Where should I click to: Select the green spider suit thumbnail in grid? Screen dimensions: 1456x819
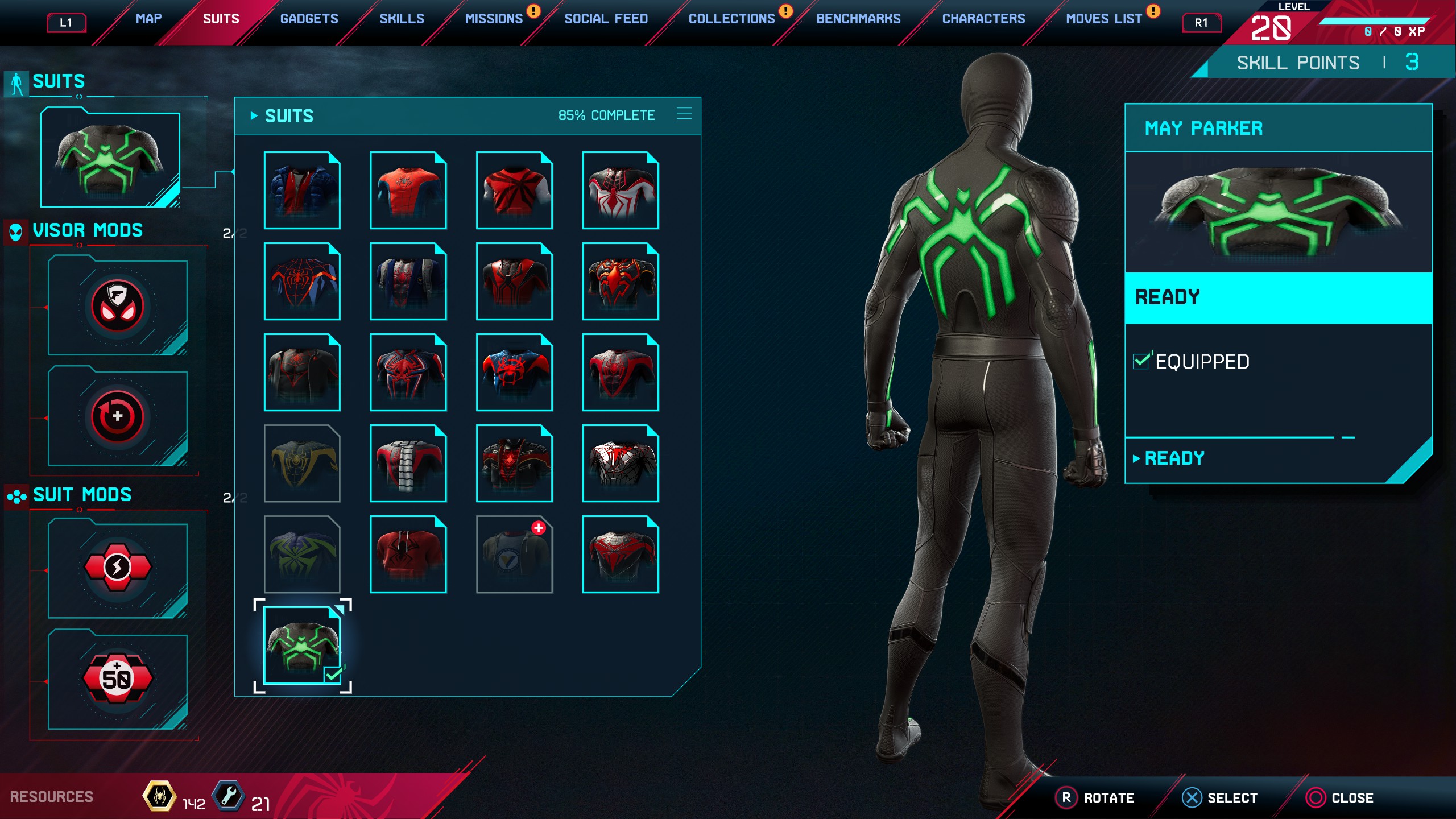[x=302, y=645]
